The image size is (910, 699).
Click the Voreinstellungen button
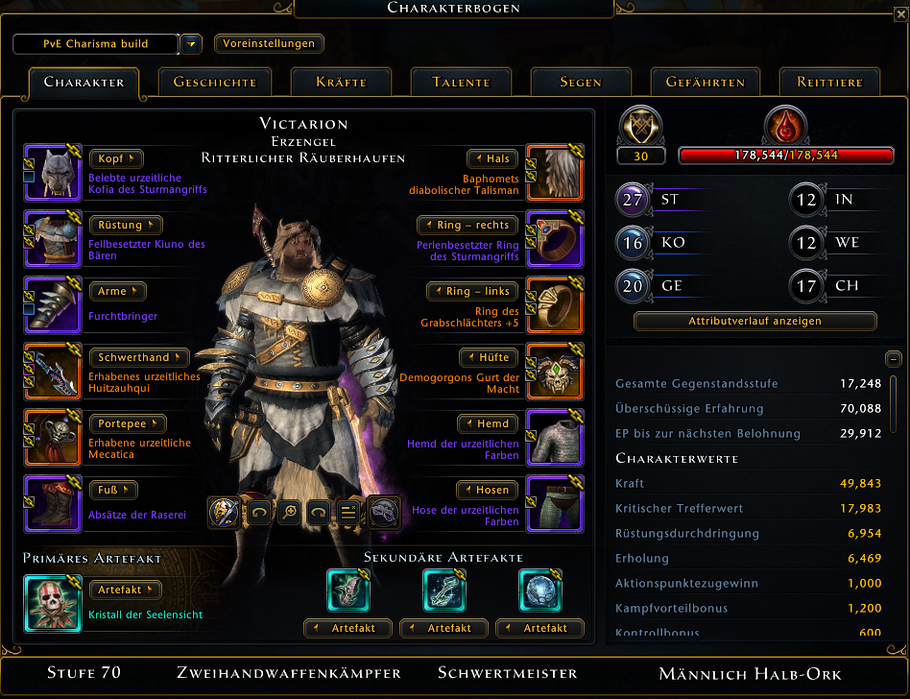268,44
